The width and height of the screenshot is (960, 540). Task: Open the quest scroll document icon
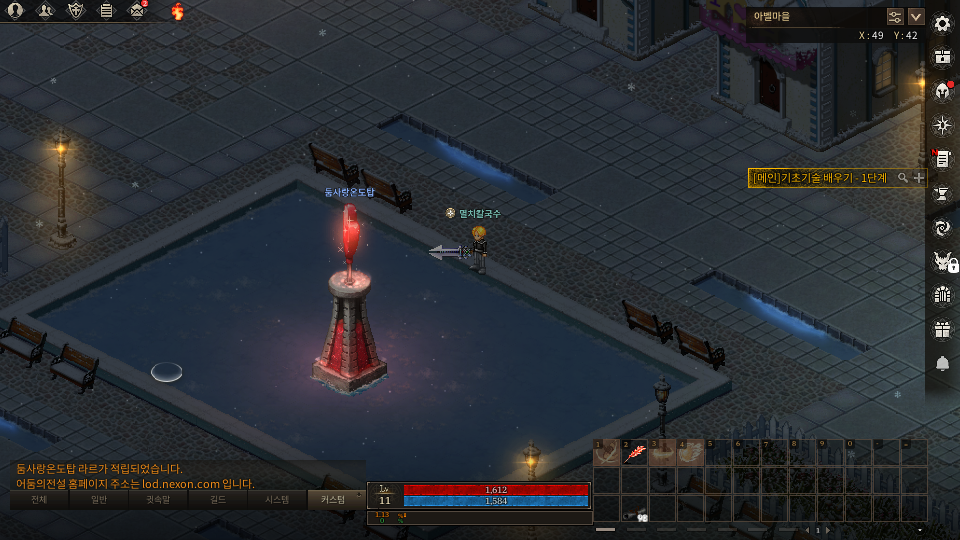pyautogui.click(x=941, y=159)
